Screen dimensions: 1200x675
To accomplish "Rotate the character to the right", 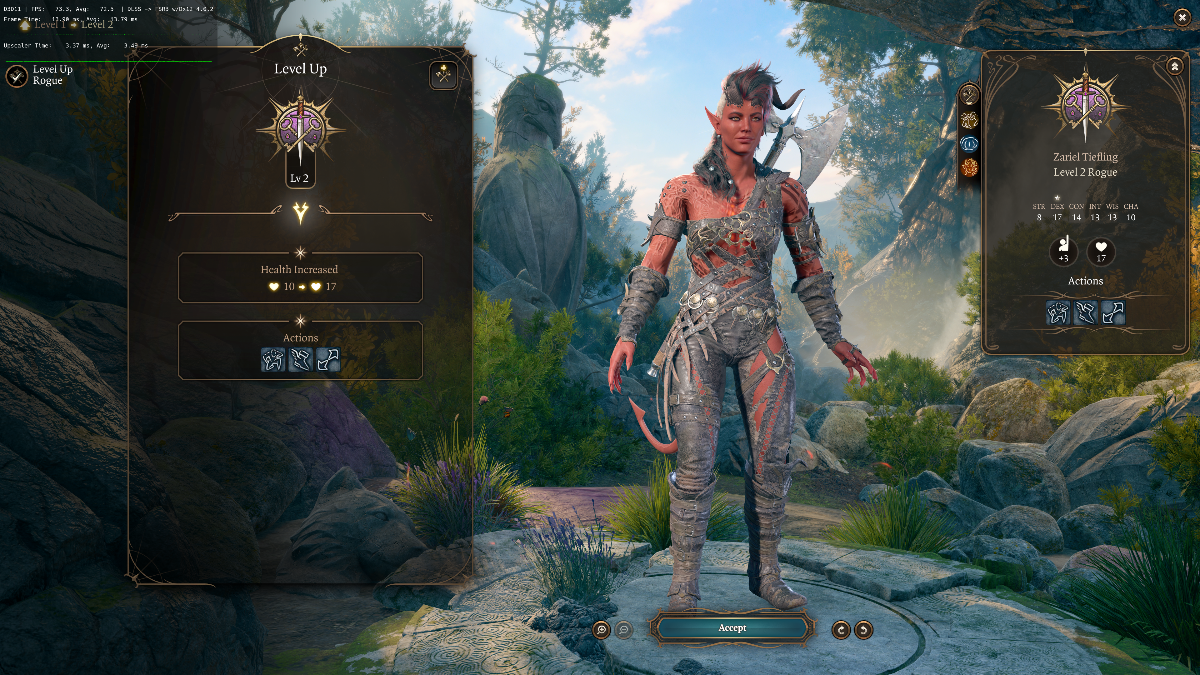I will pos(864,629).
